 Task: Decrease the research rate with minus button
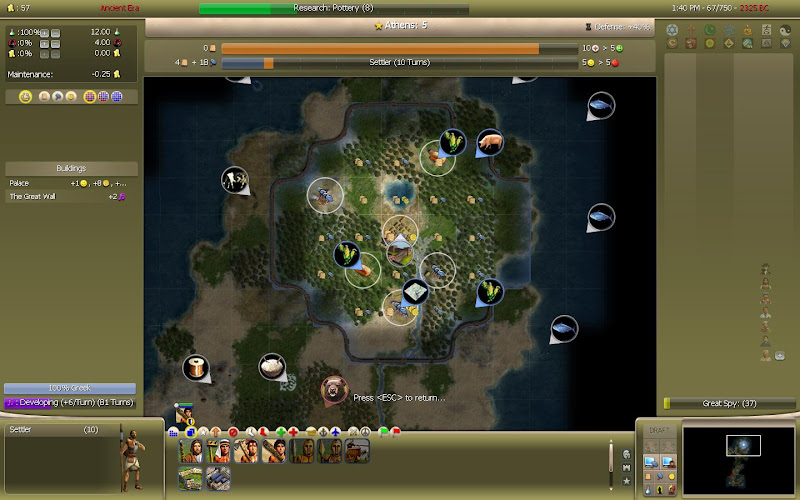[x=54, y=31]
